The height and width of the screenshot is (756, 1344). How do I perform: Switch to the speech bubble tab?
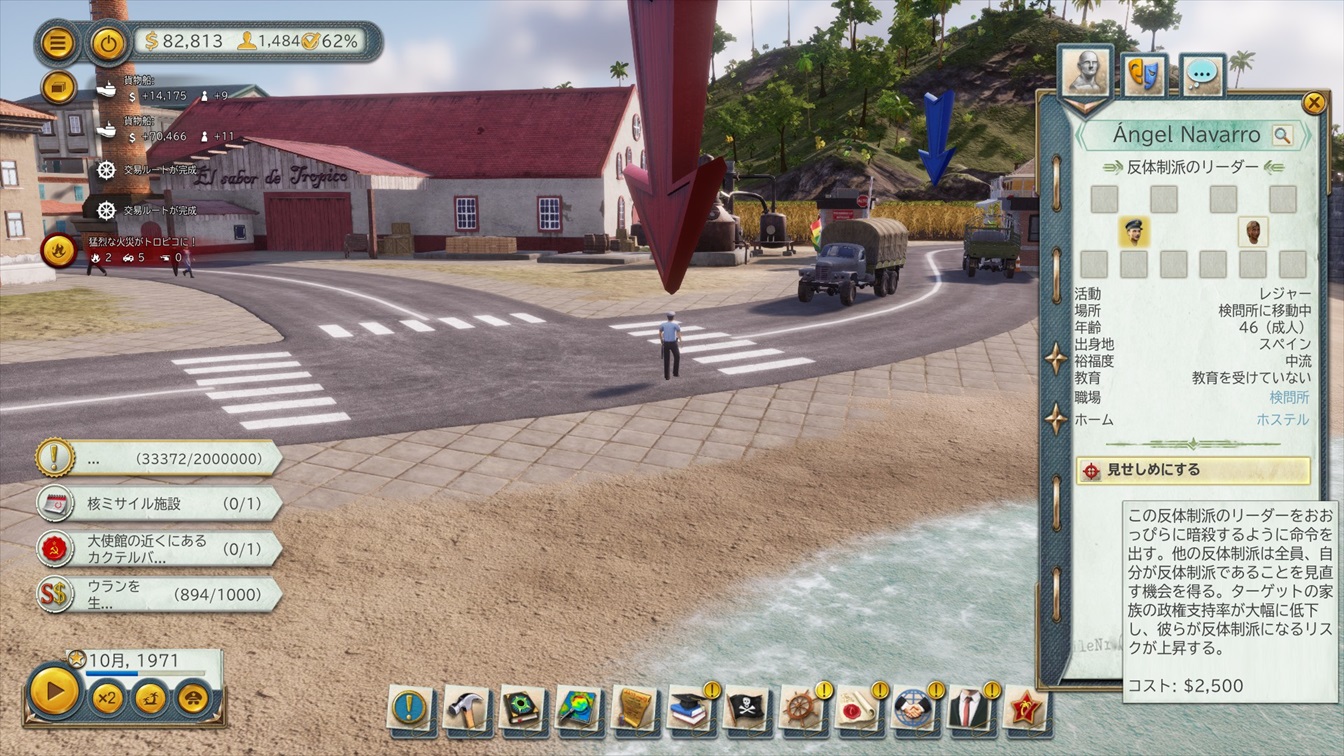(x=1202, y=74)
